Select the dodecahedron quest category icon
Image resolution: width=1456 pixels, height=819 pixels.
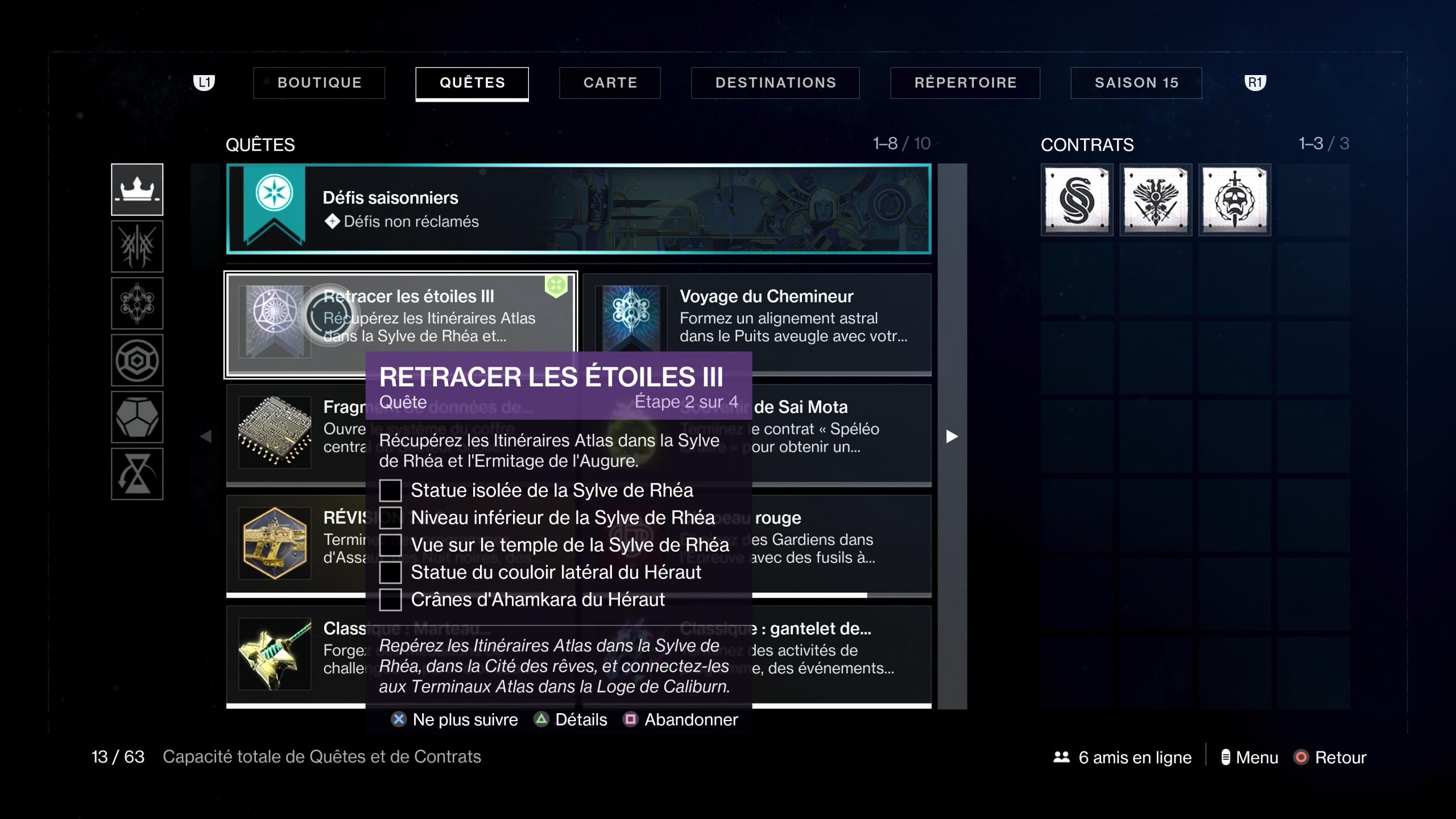tap(137, 417)
